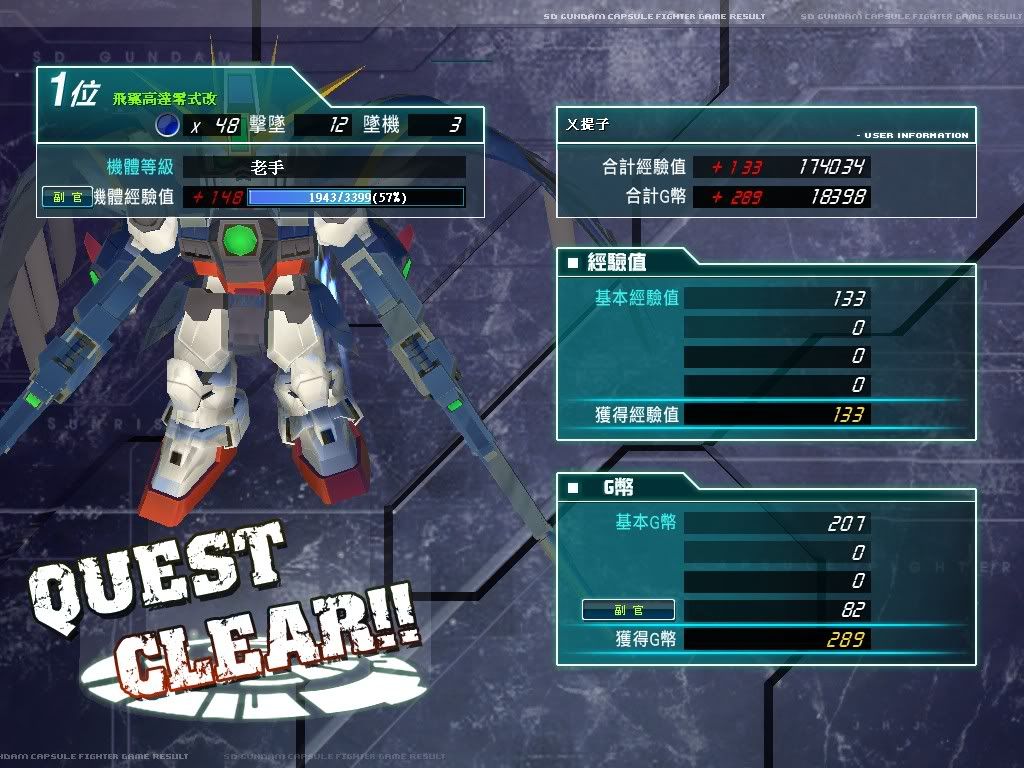Screen dimensions: 1024x768
Task: Click the 副官 tag beside 機體經驗值
Action: [x=68, y=197]
